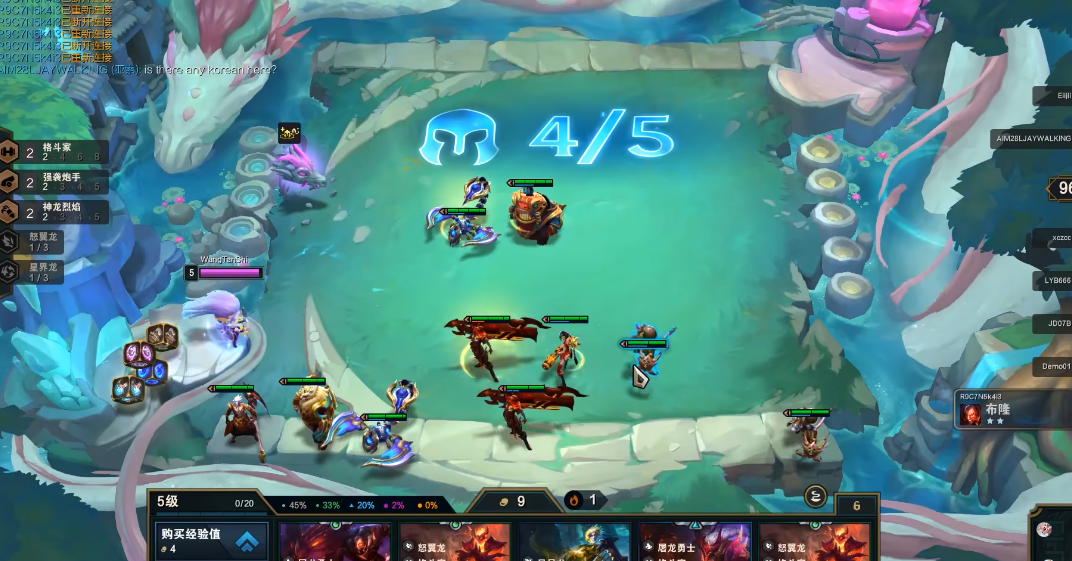Show details of the 神龙烈焰 trait
This screenshot has width=1072, height=561.
tap(55, 212)
